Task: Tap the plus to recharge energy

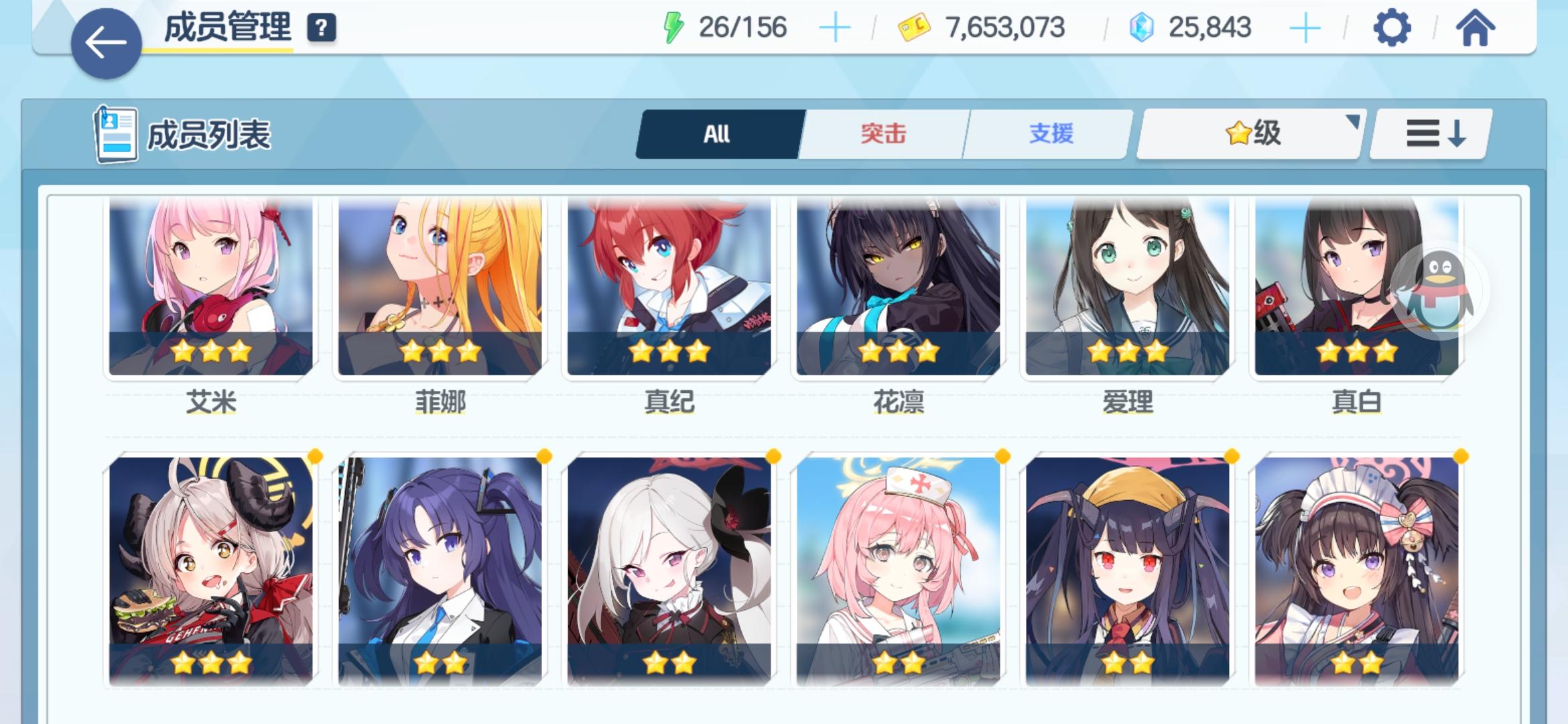Action: click(x=835, y=27)
